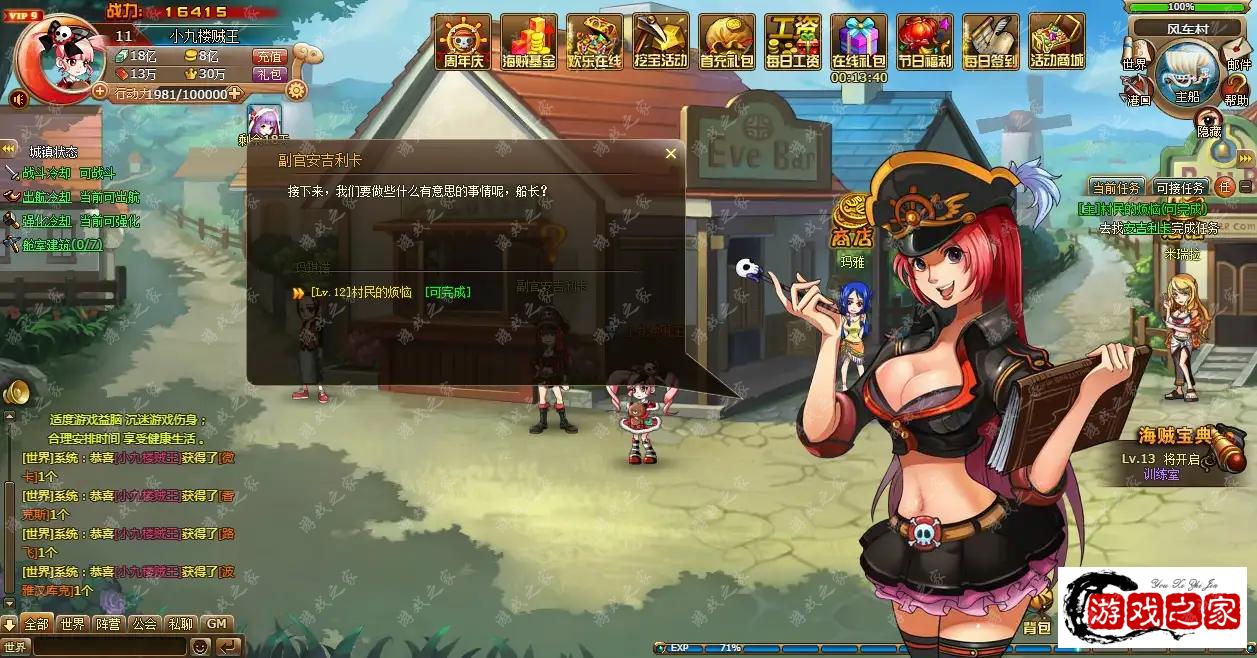Image resolution: width=1257 pixels, height=658 pixels.
Task: Click the 充值 recharge button
Action: pos(269,57)
